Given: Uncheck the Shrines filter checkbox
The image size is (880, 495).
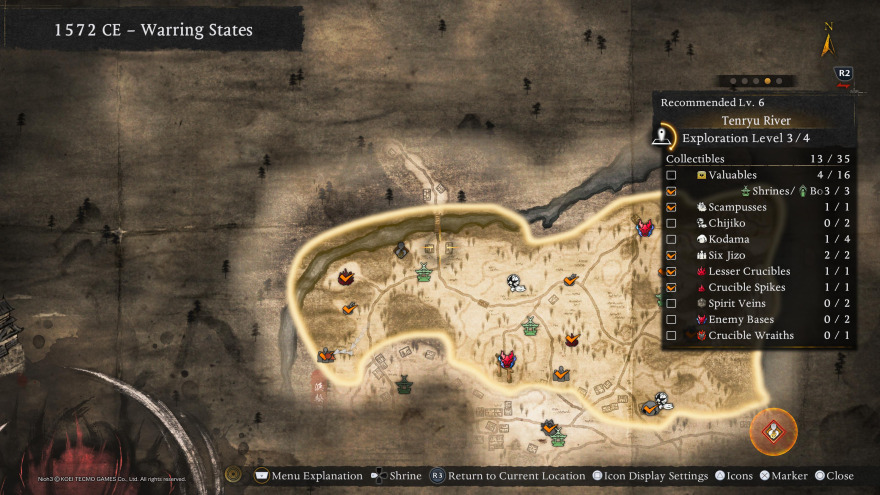Looking at the screenshot, I should tap(671, 191).
